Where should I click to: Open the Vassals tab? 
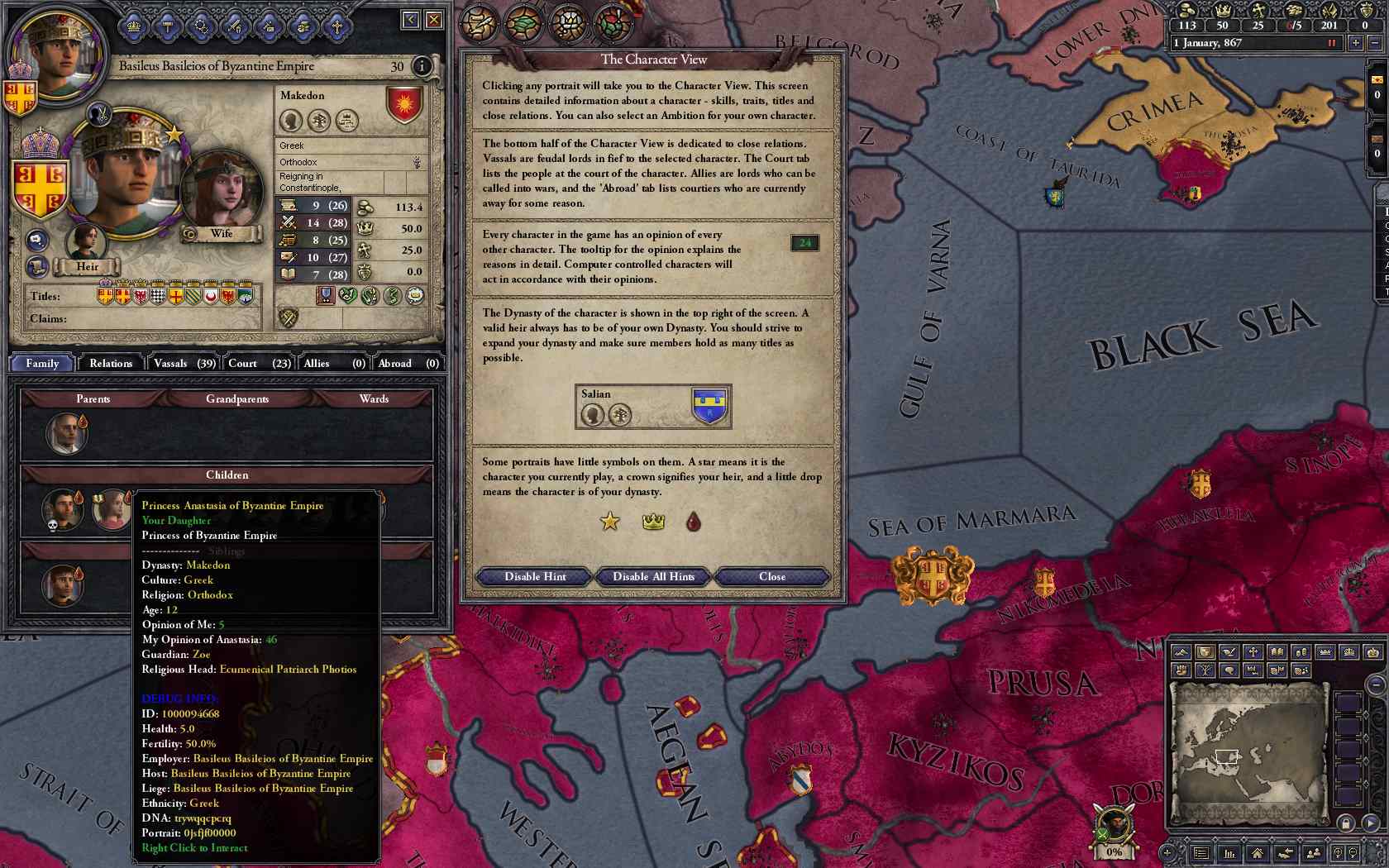184,363
